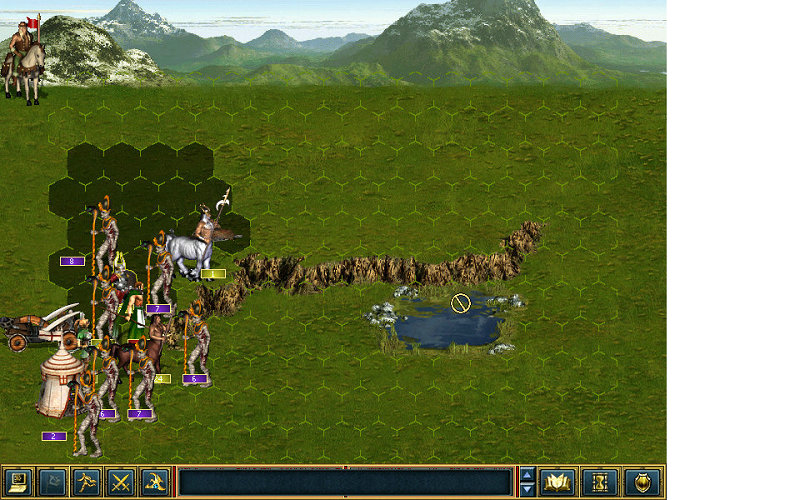
Task: Retreat from battle with the running man button
Action: pyautogui.click(x=87, y=483)
